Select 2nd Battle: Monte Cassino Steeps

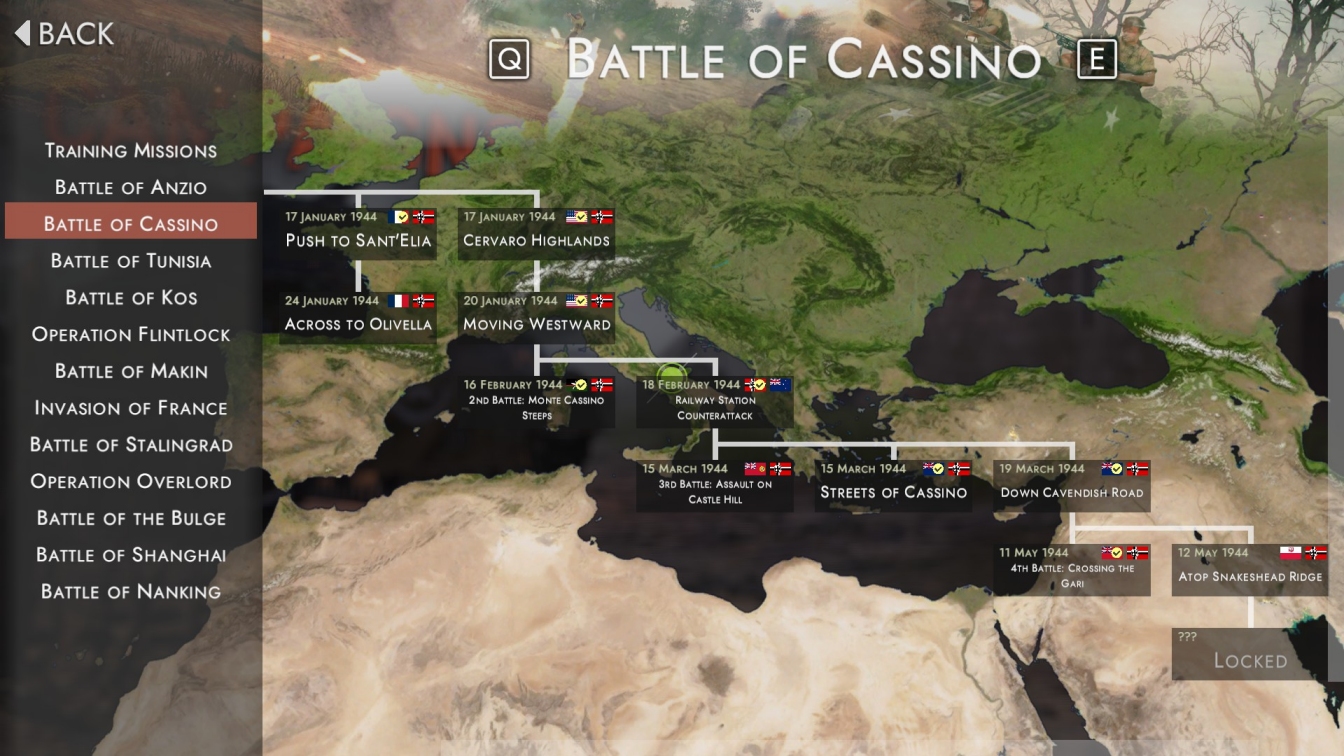tap(536, 400)
